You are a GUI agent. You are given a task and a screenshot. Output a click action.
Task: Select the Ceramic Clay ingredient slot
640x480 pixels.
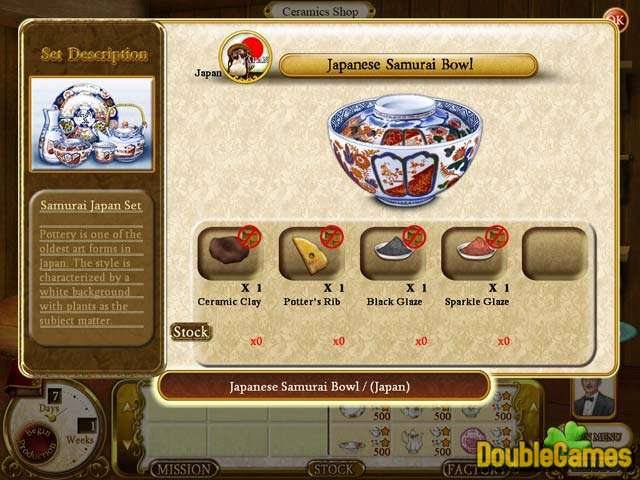229,253
